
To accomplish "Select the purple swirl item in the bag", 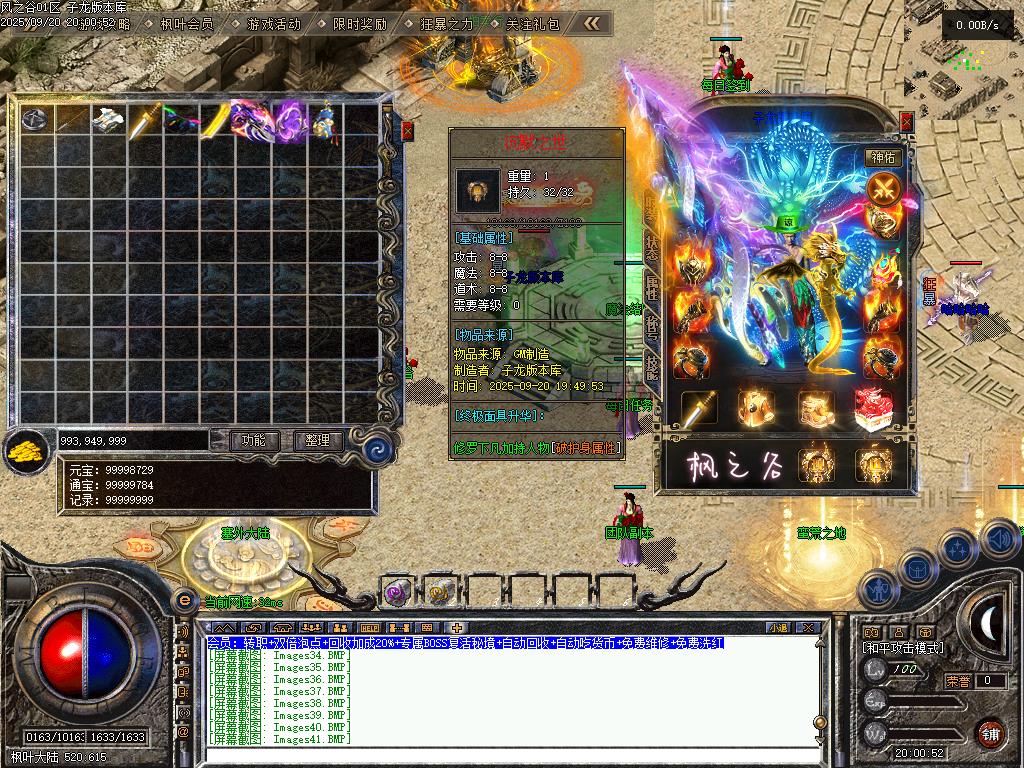I will coord(289,120).
